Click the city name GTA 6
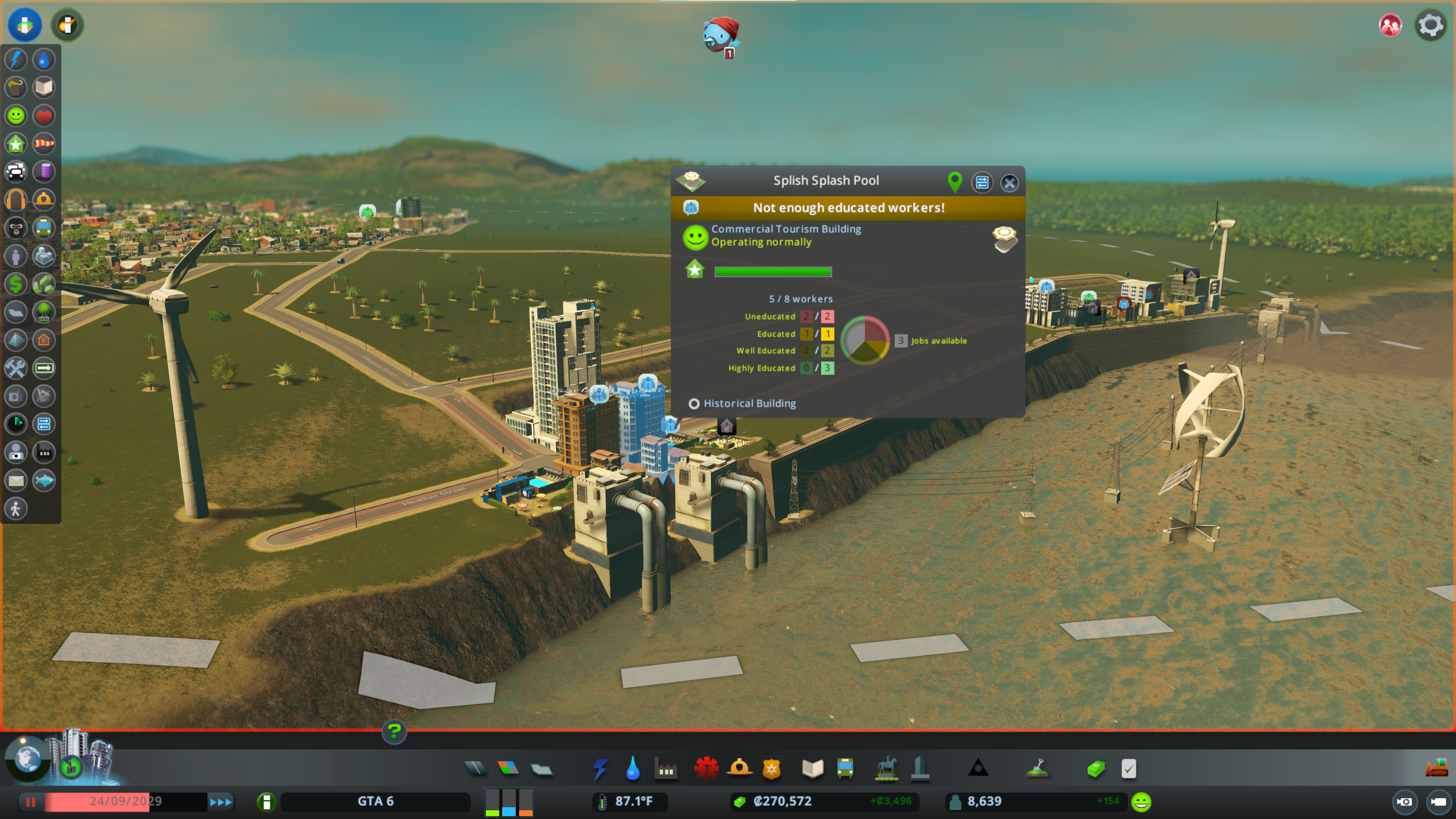 (x=375, y=801)
